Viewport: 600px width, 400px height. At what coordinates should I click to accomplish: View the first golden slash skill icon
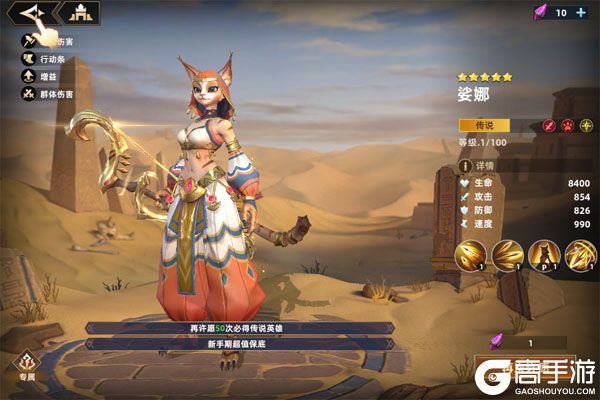coord(470,256)
